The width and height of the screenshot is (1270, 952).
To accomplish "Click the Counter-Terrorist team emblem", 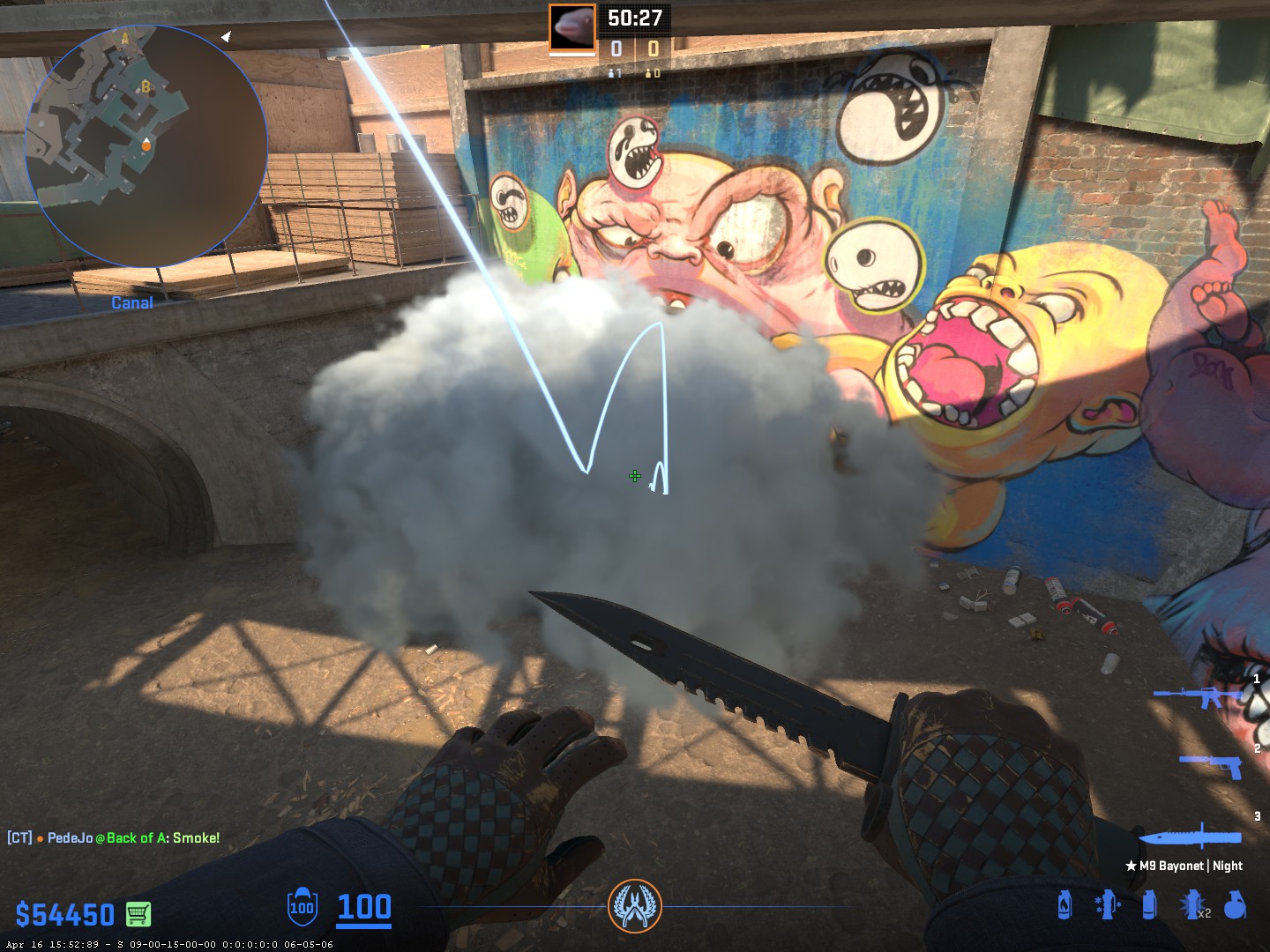I will (x=634, y=906).
